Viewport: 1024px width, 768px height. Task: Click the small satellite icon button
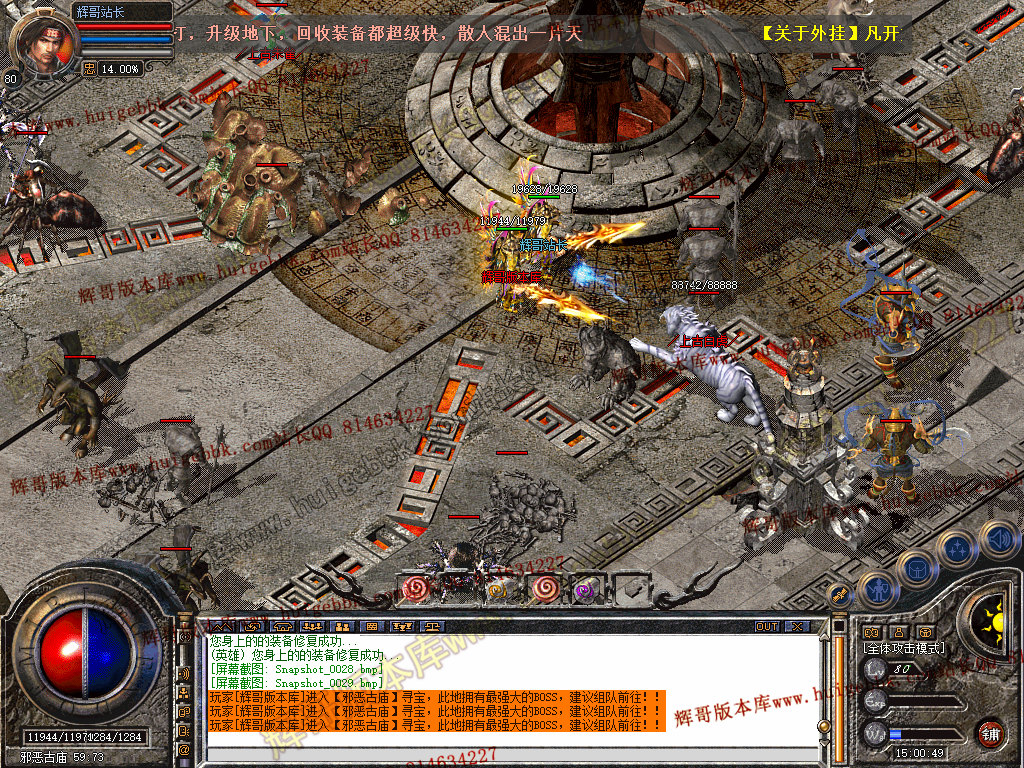[x=840, y=596]
